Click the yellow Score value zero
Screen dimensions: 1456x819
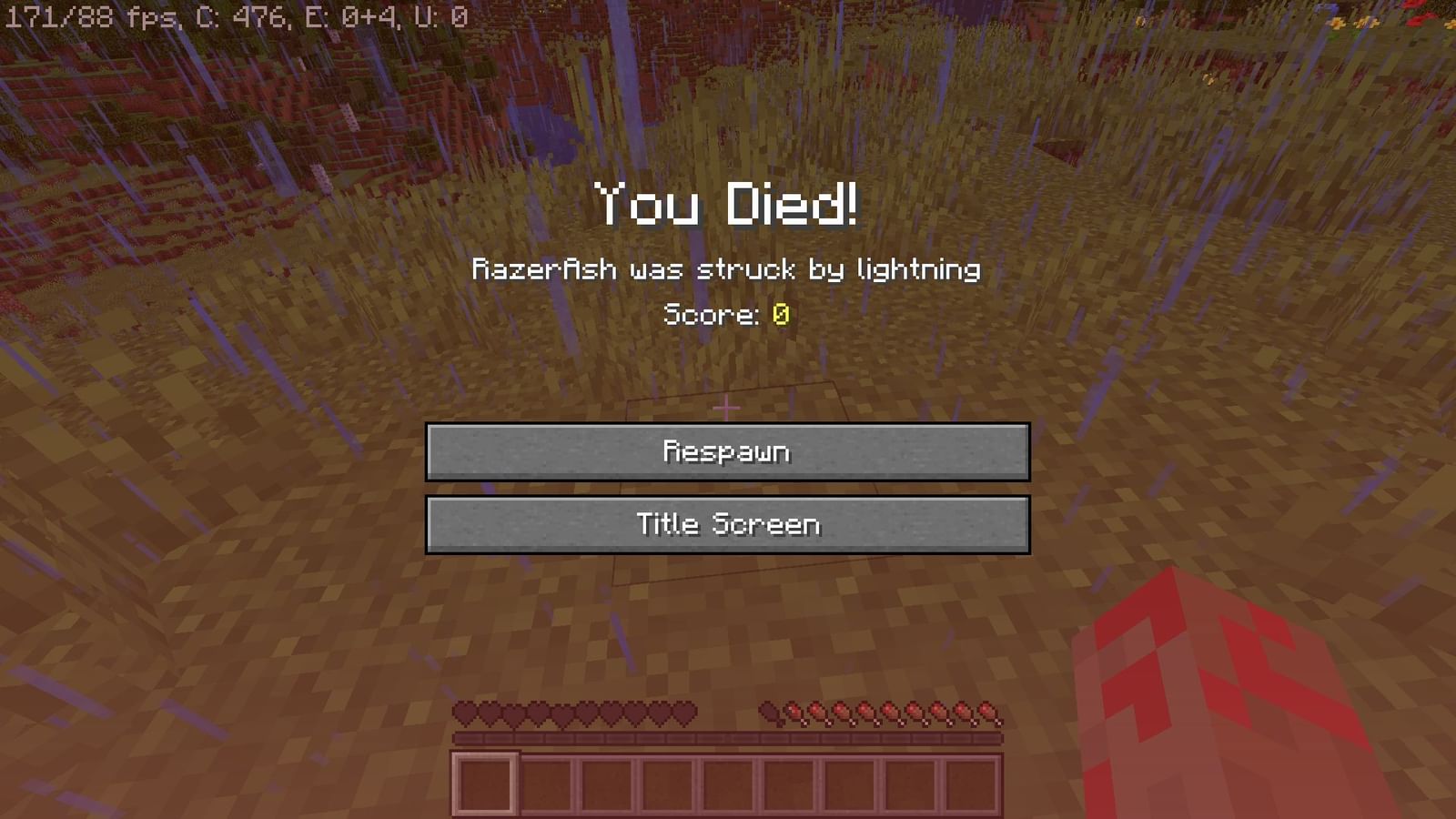[782, 314]
